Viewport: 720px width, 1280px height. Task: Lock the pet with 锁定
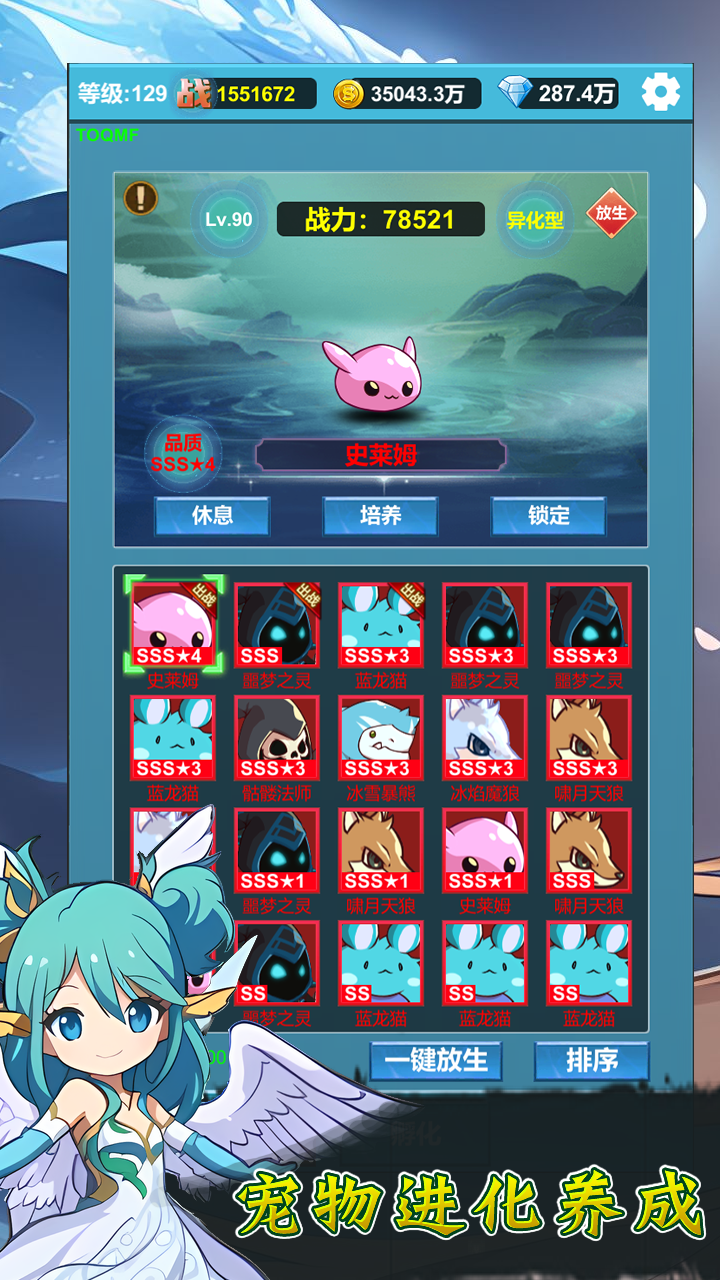548,515
